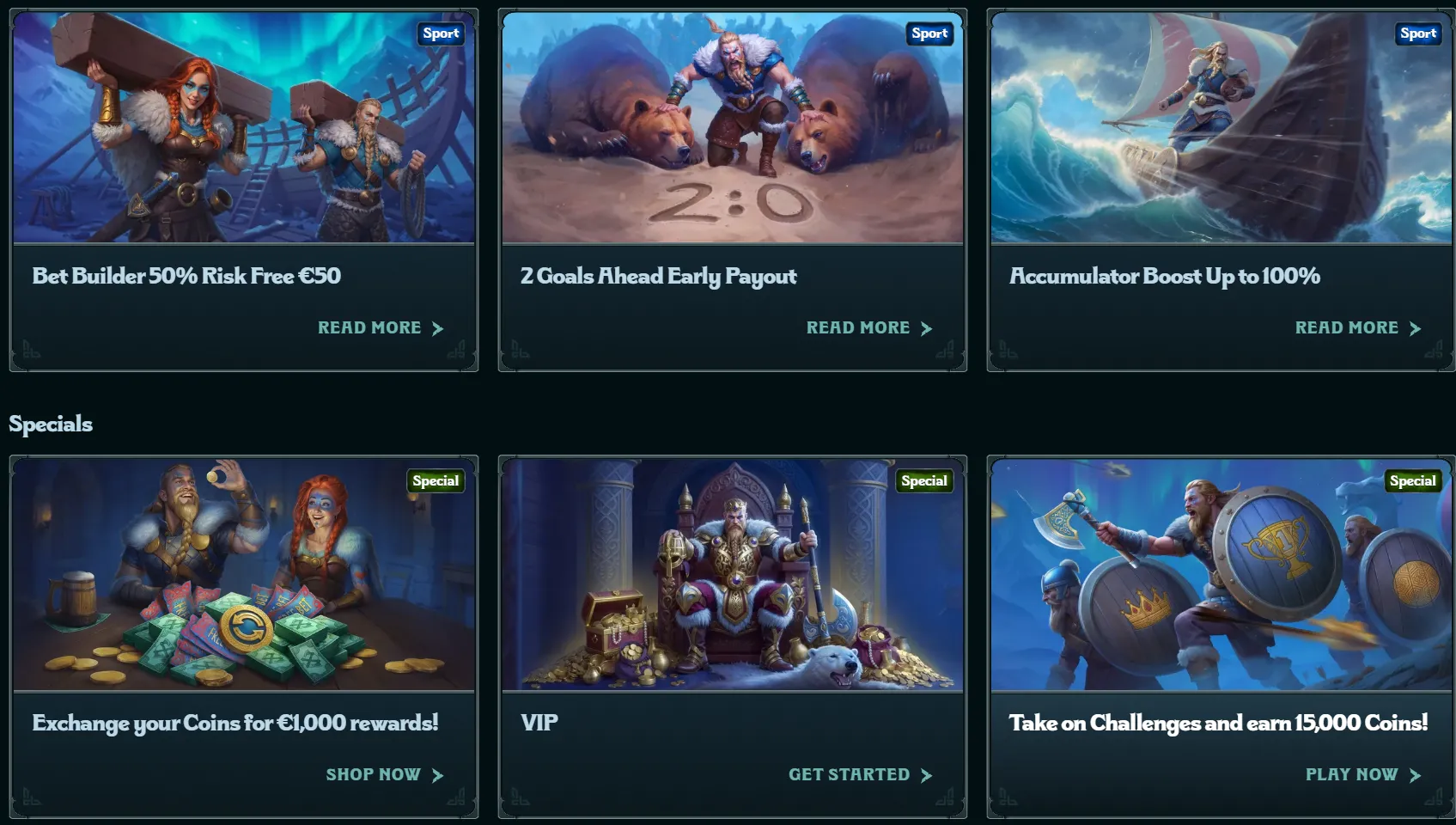
Task: Select the coins and cash promo image
Action: pyautogui.click(x=244, y=576)
